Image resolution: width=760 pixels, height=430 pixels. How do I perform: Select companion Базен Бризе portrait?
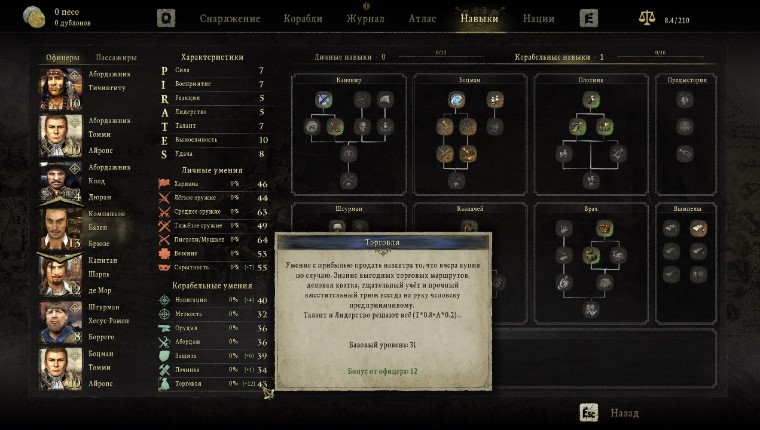60,228
